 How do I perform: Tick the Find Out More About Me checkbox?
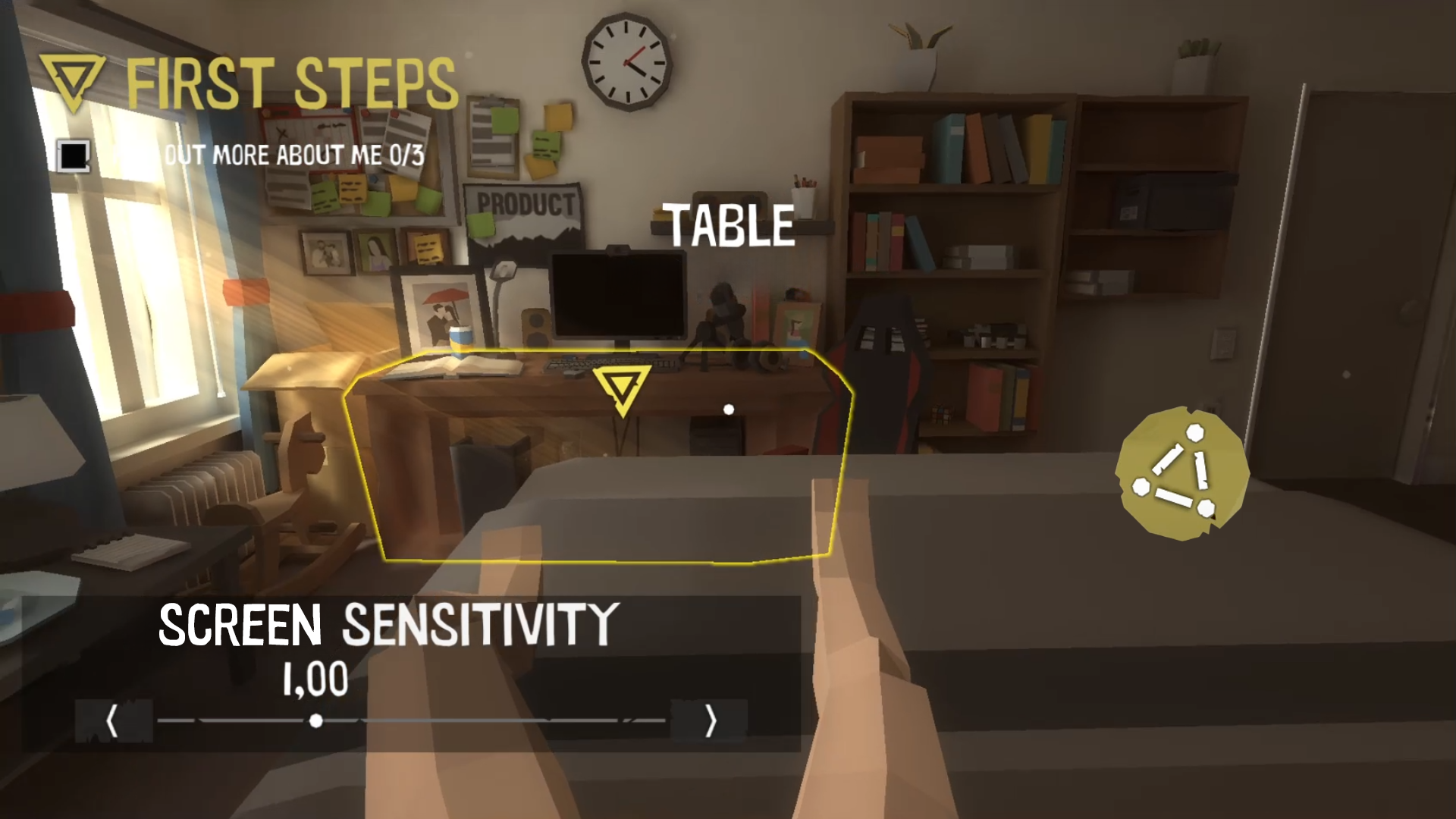click(73, 155)
